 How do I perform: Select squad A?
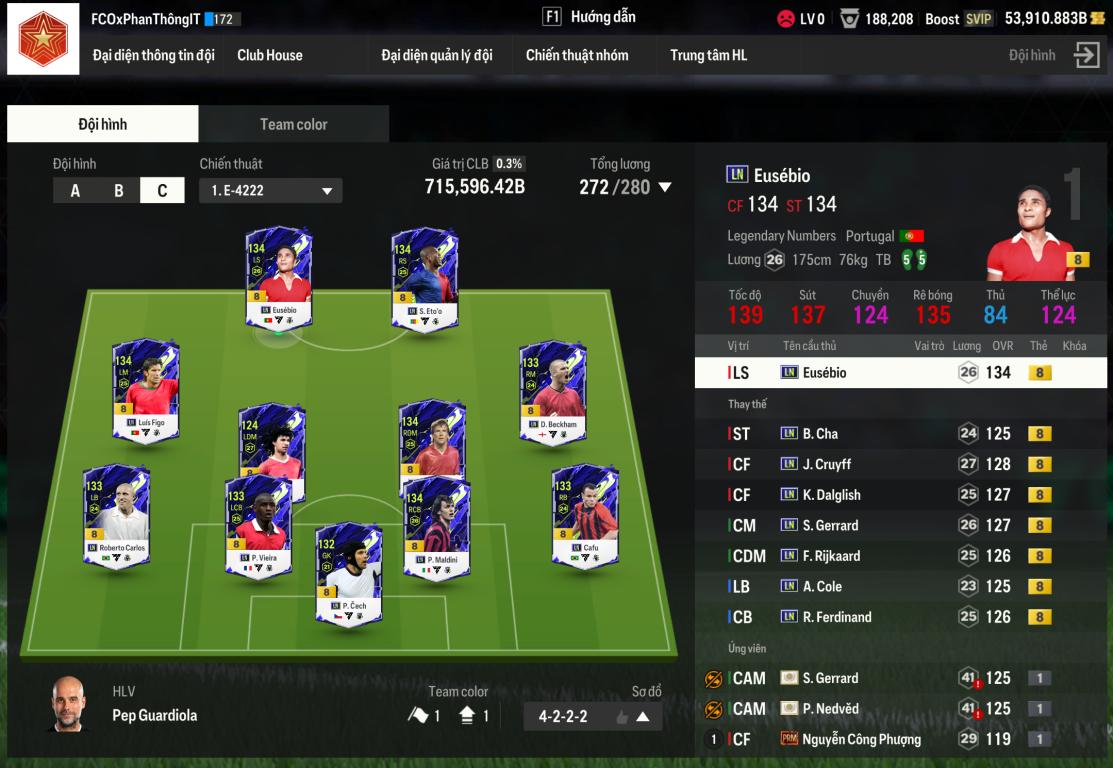[x=75, y=190]
